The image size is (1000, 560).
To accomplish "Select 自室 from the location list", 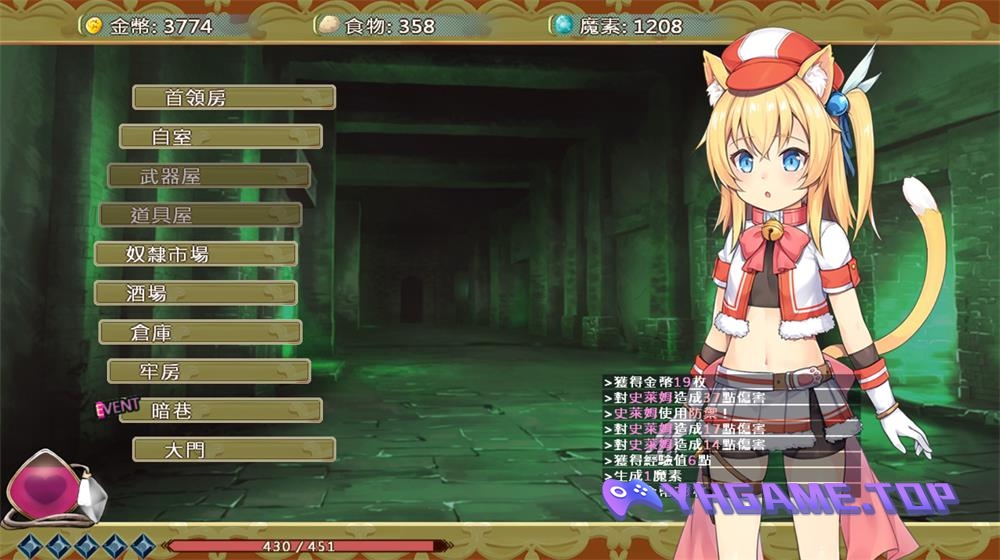I will [221, 137].
